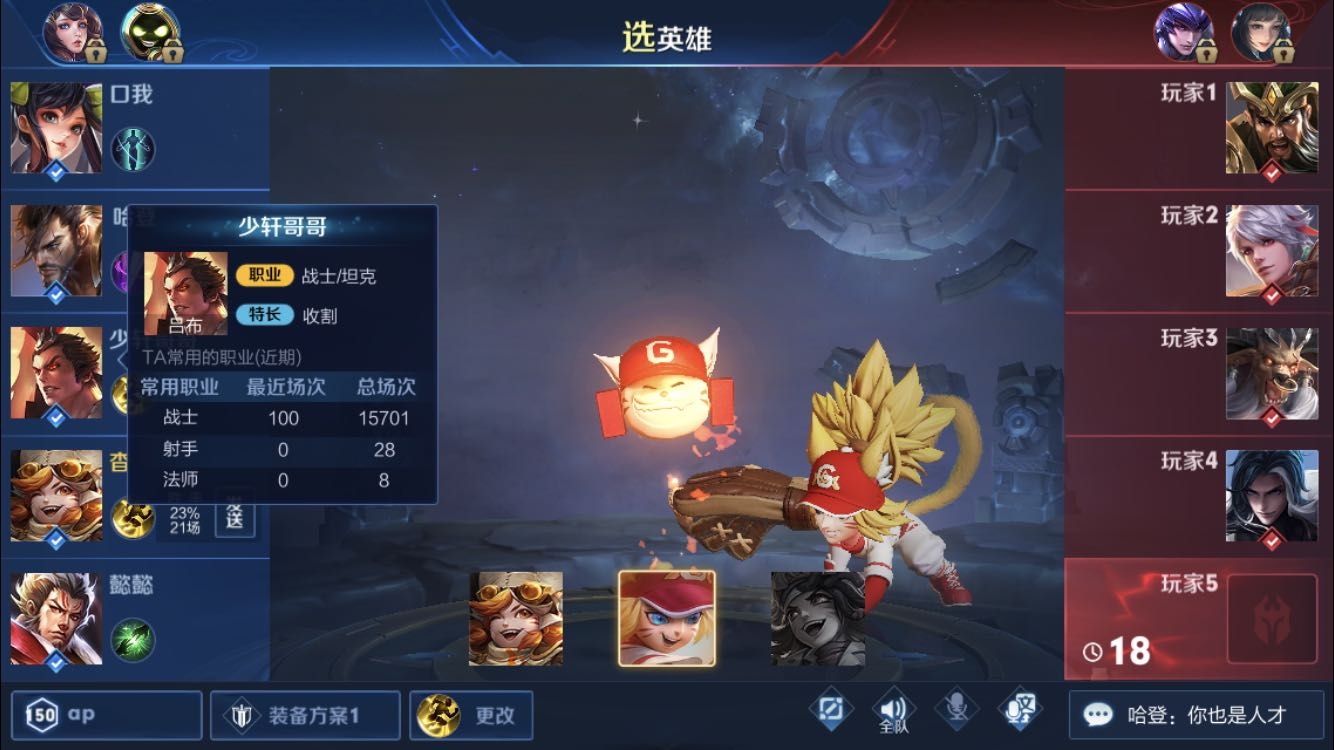1334x750 pixels.
Task: Select teammate 哈登's bearded hero portrait
Action: click(56, 250)
